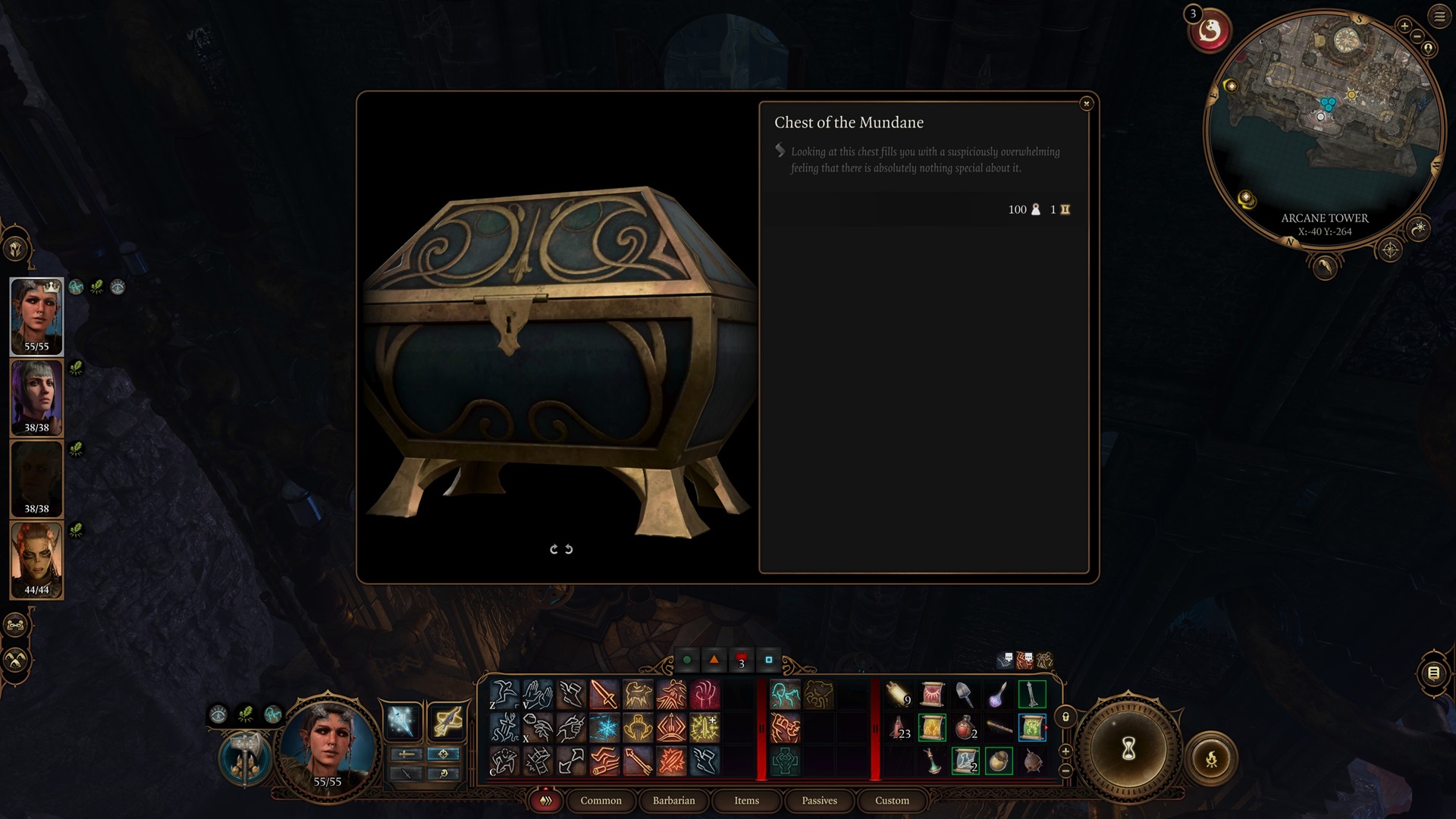The height and width of the screenshot is (819, 1456).
Task: Click the Long Rest campfire icon
Action: [1212, 759]
